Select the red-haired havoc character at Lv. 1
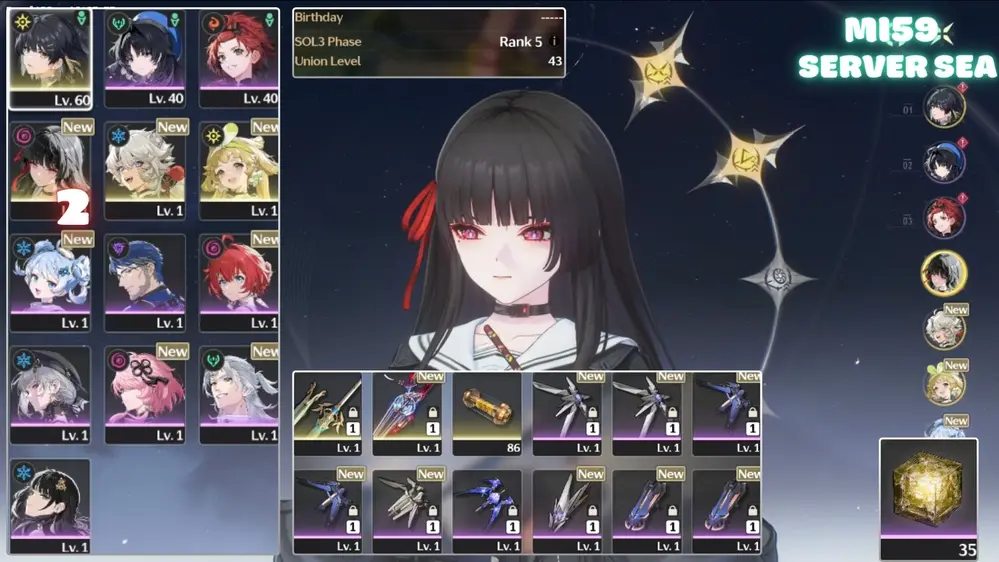Image resolution: width=999 pixels, height=562 pixels. point(239,282)
